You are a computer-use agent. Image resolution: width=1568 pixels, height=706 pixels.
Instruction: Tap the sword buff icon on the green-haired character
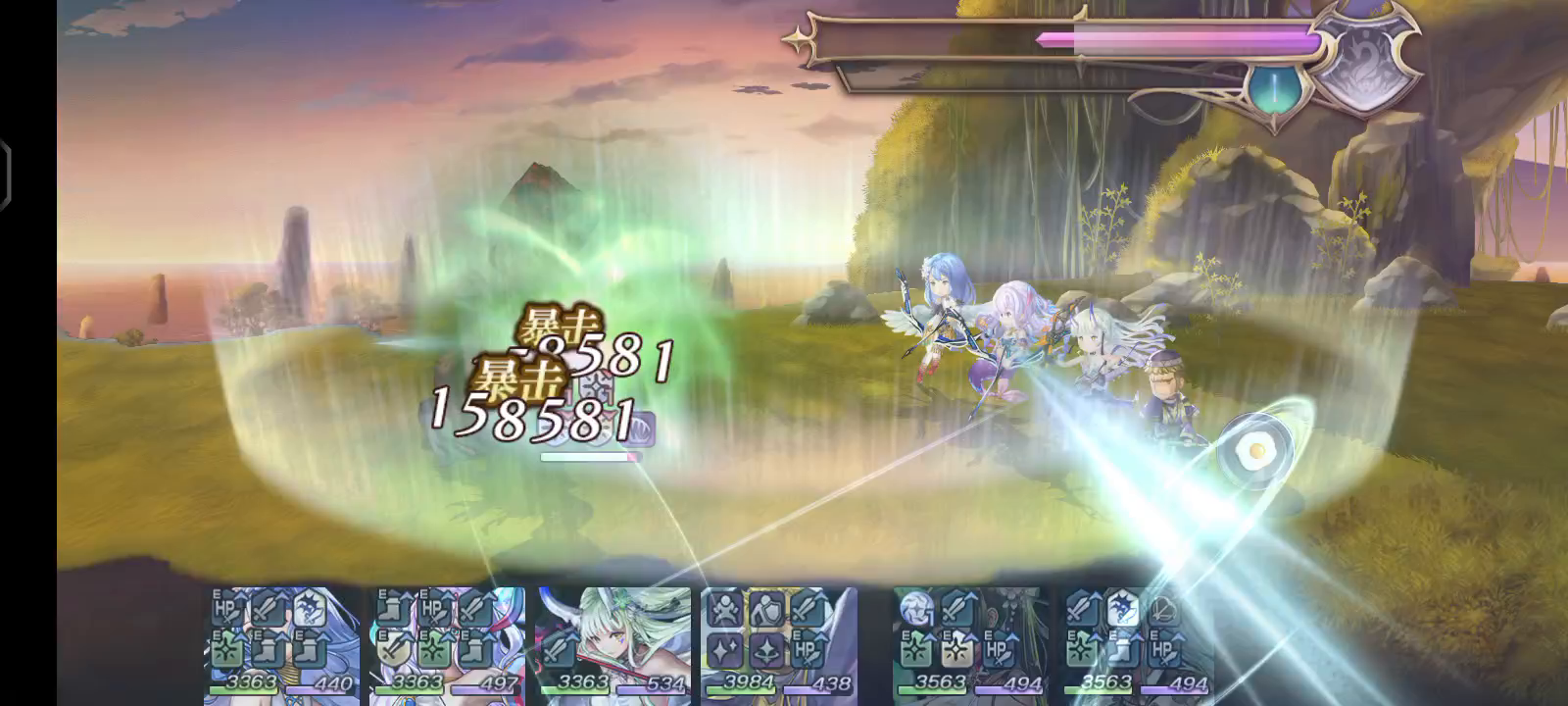point(557,651)
